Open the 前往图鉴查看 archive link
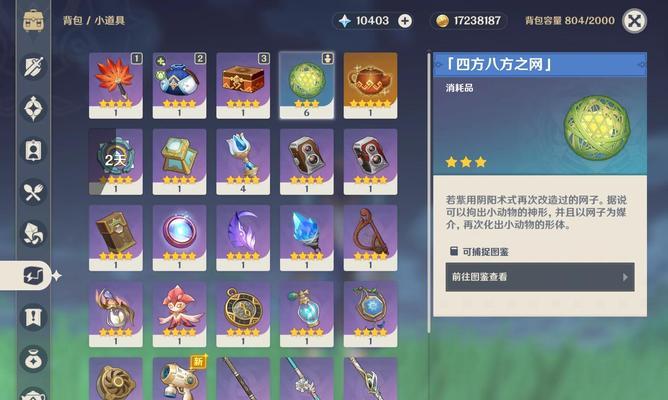 pos(539,277)
